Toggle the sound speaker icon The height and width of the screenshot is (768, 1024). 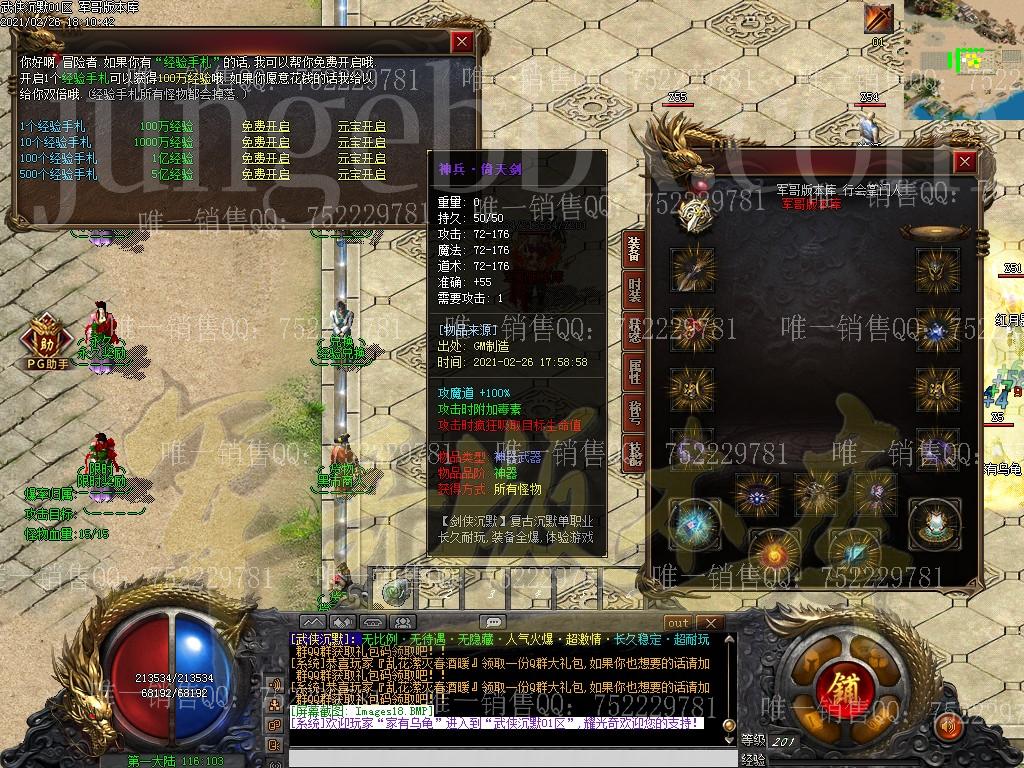point(949,724)
